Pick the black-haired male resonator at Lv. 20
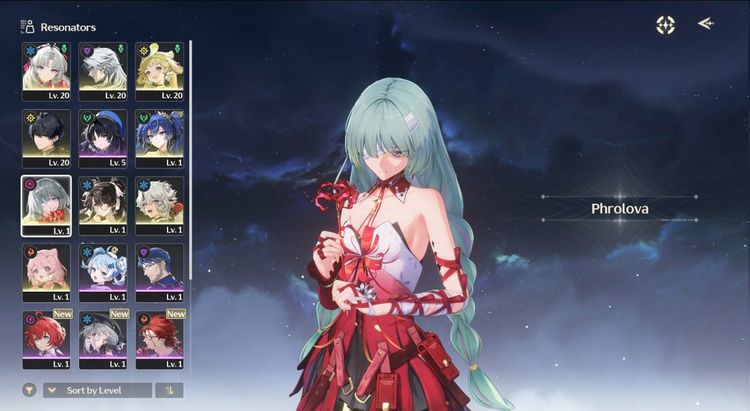The image size is (750, 411). [x=46, y=138]
